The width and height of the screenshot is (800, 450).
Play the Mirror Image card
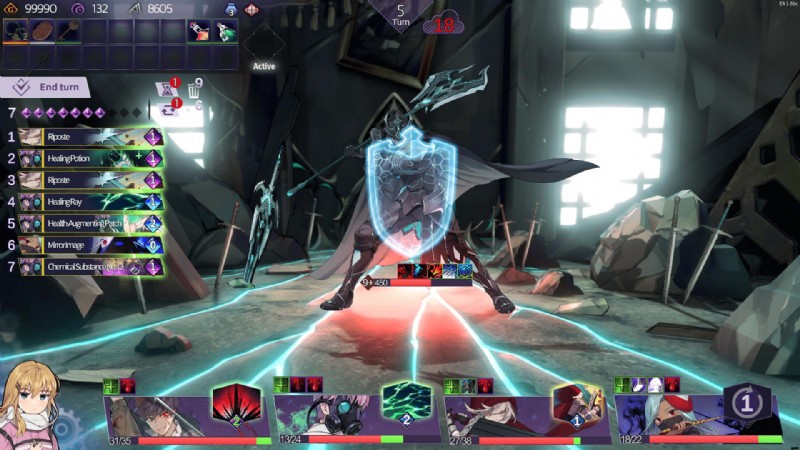coord(85,245)
